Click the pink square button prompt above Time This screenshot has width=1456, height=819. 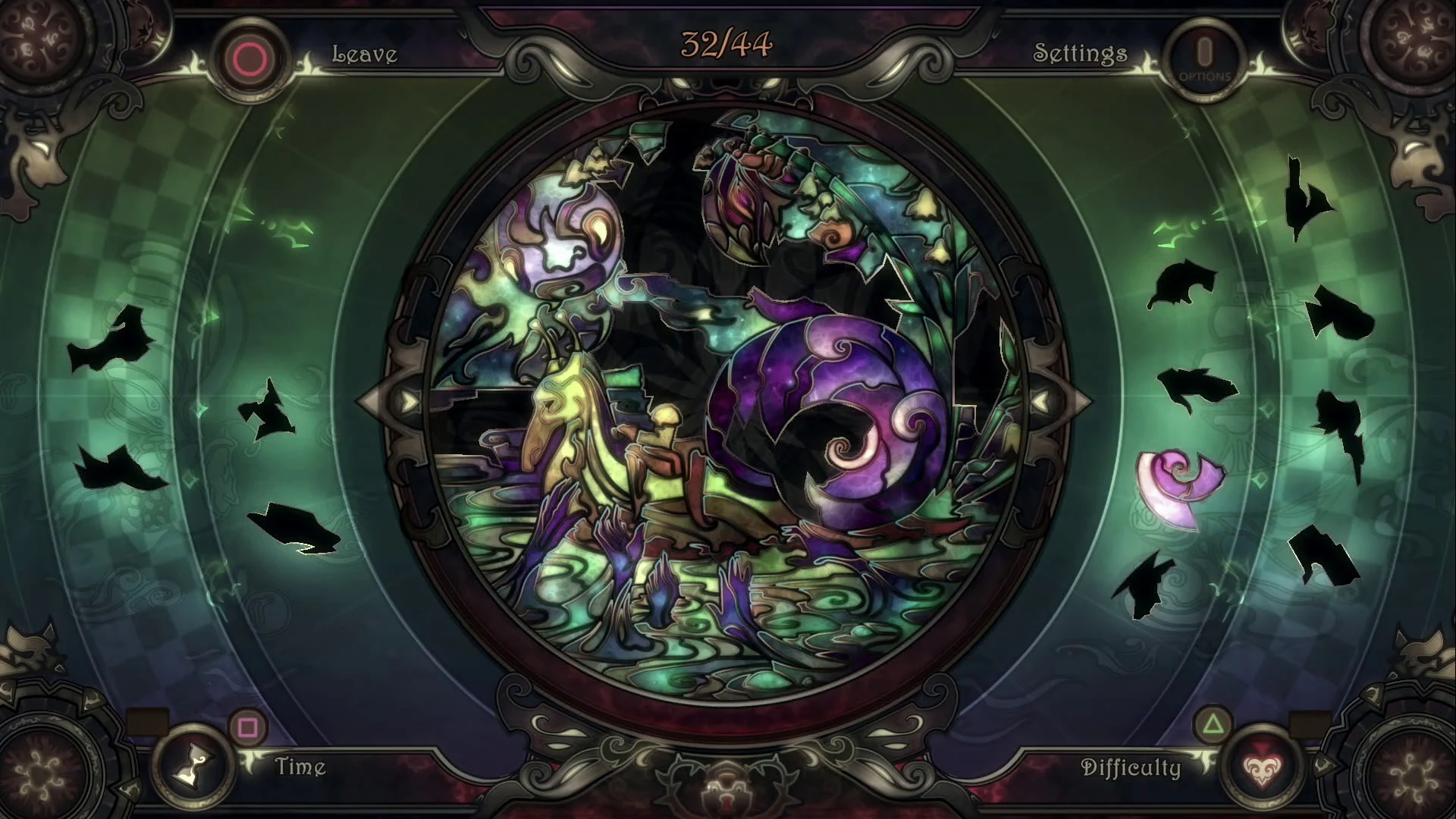246,726
